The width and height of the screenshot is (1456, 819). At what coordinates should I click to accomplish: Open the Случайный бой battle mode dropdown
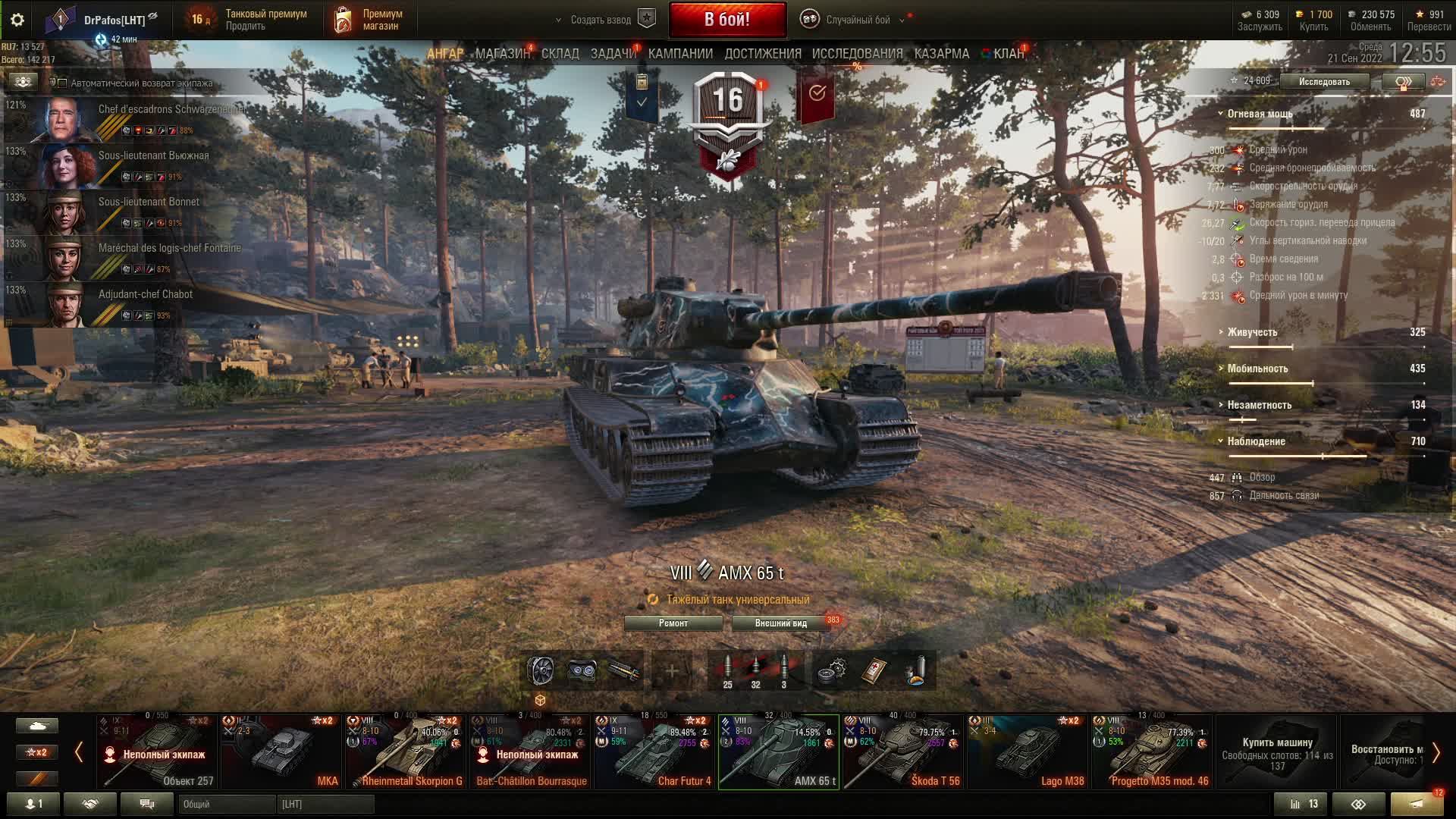[x=858, y=20]
